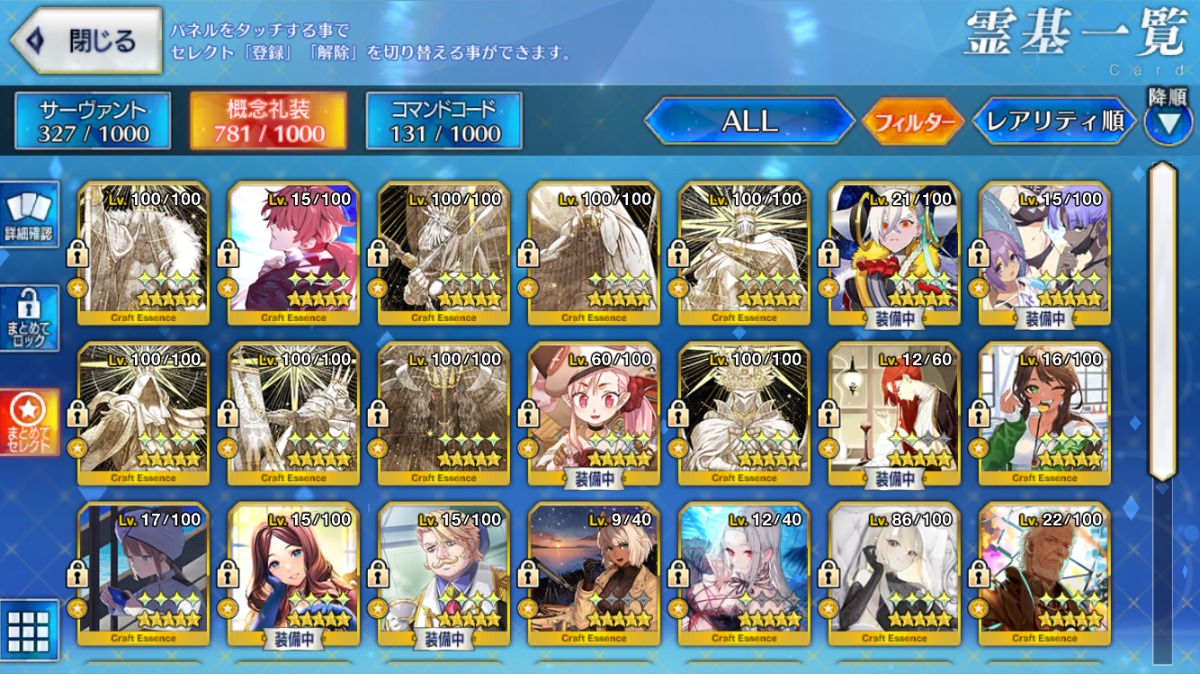This screenshot has width=1200, height=674.
Task: Activate the まとめてセレクト button
Action: 30,421
